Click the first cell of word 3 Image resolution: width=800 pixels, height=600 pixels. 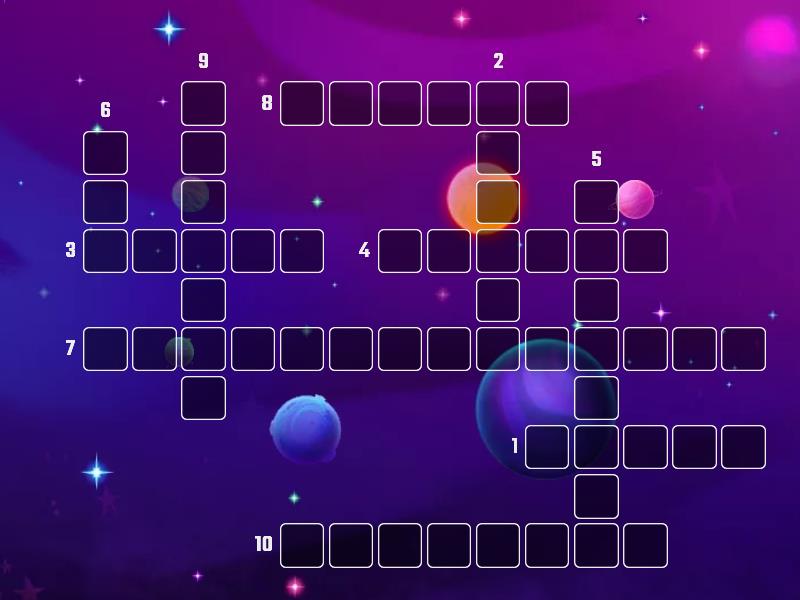tap(105, 250)
